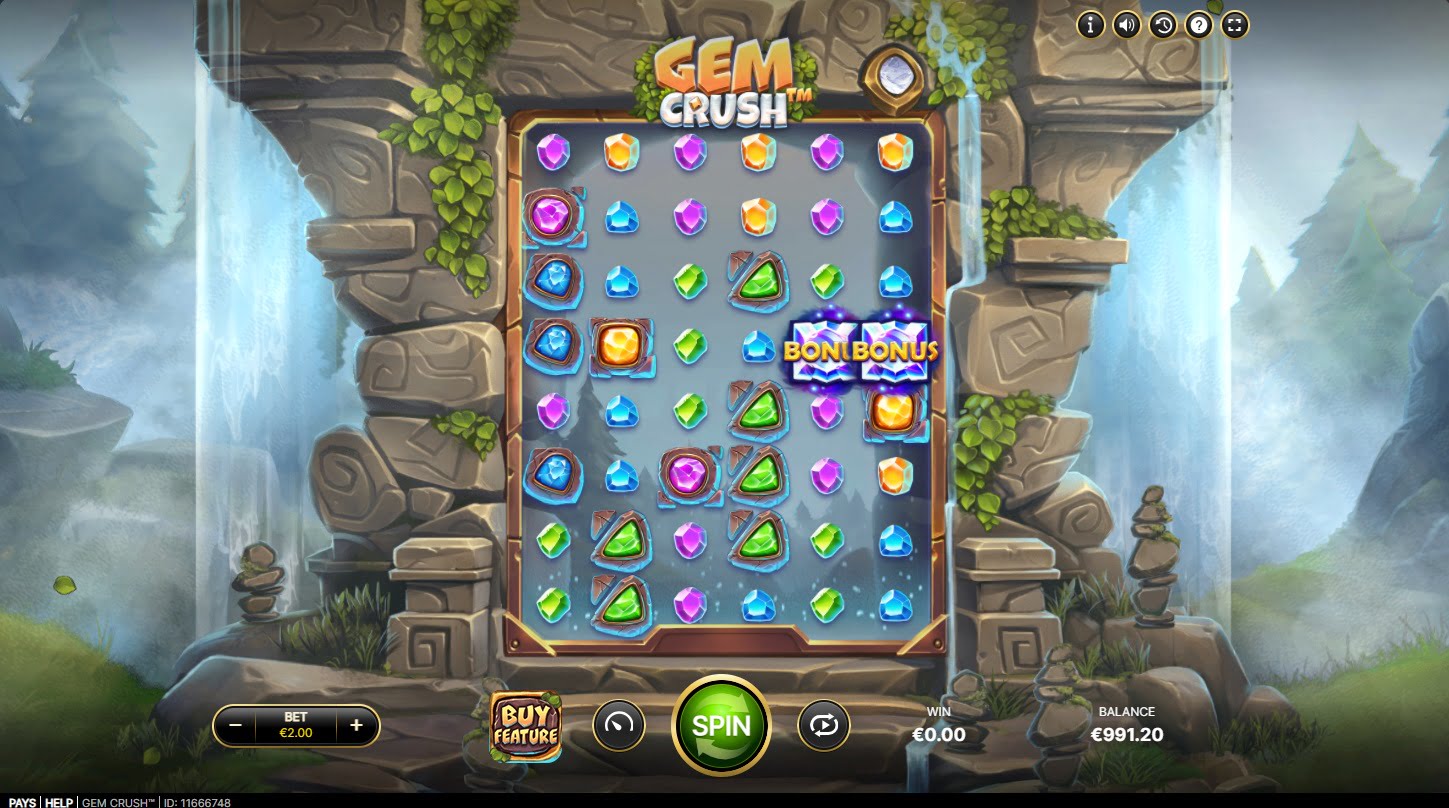The height and width of the screenshot is (808, 1449).
Task: Increase the bet with the plus button
Action: click(x=356, y=726)
